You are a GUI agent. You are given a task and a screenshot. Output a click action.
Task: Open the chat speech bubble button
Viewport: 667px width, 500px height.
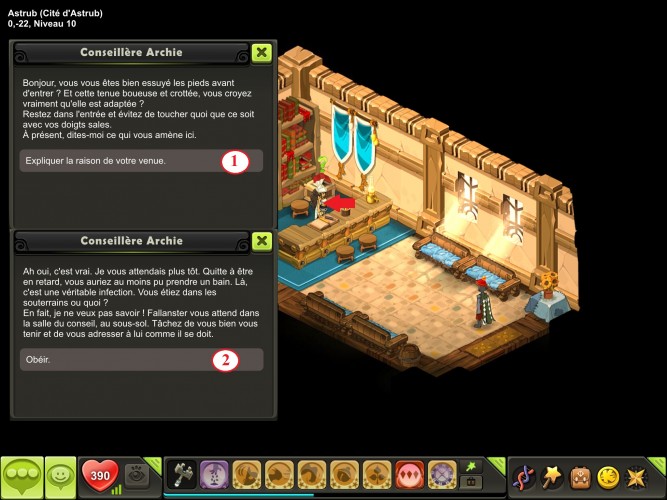(x=21, y=476)
